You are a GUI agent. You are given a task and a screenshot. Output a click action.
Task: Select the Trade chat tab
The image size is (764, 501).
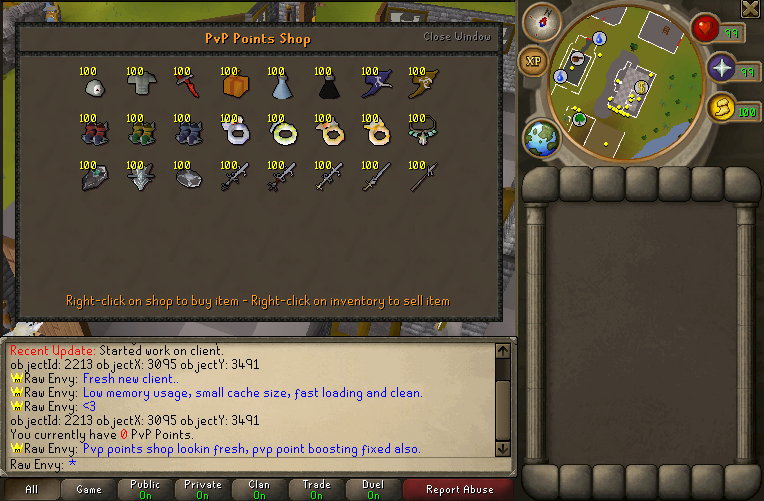[x=316, y=490]
